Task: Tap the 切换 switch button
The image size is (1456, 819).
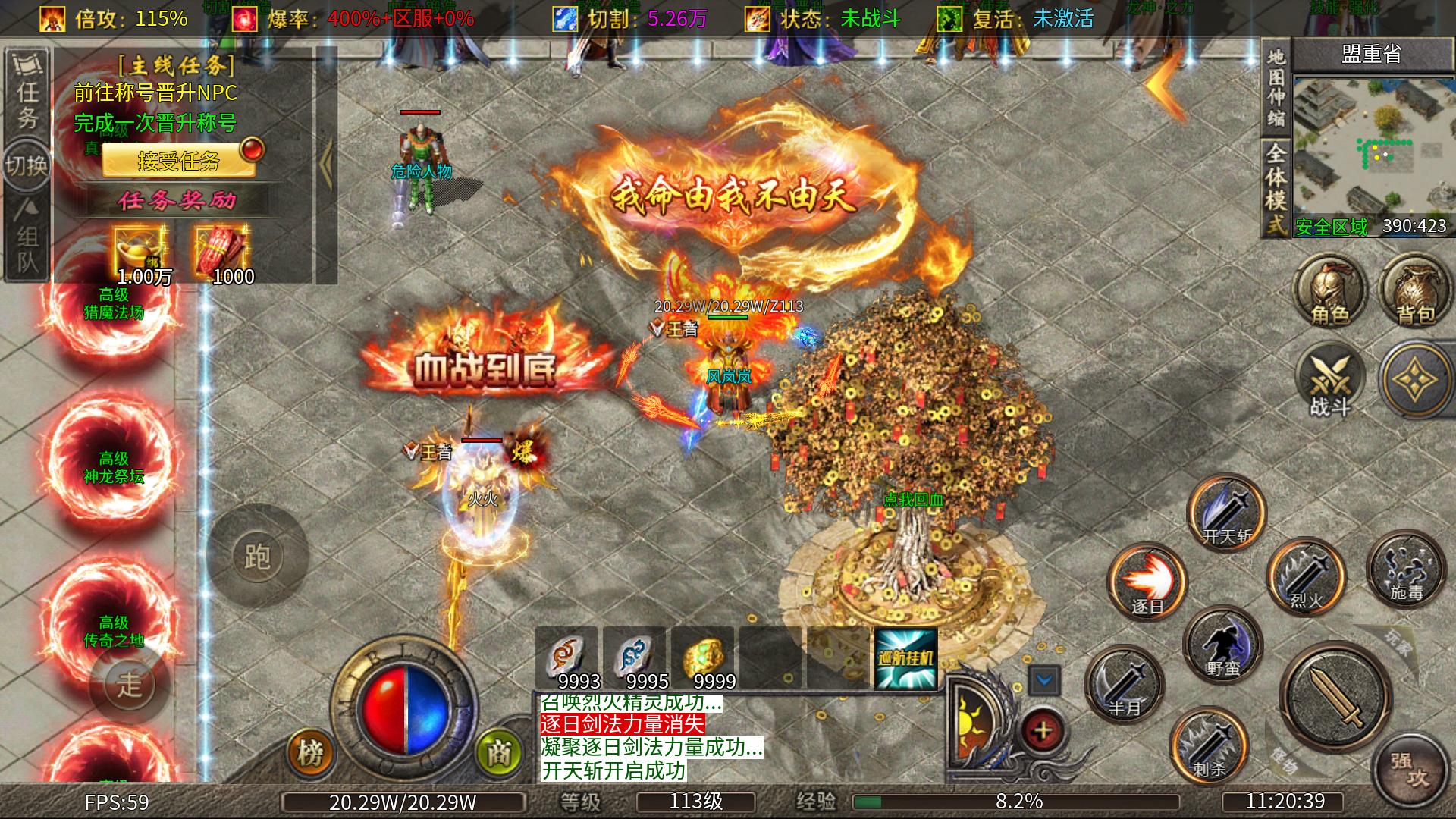Action: 27,165
